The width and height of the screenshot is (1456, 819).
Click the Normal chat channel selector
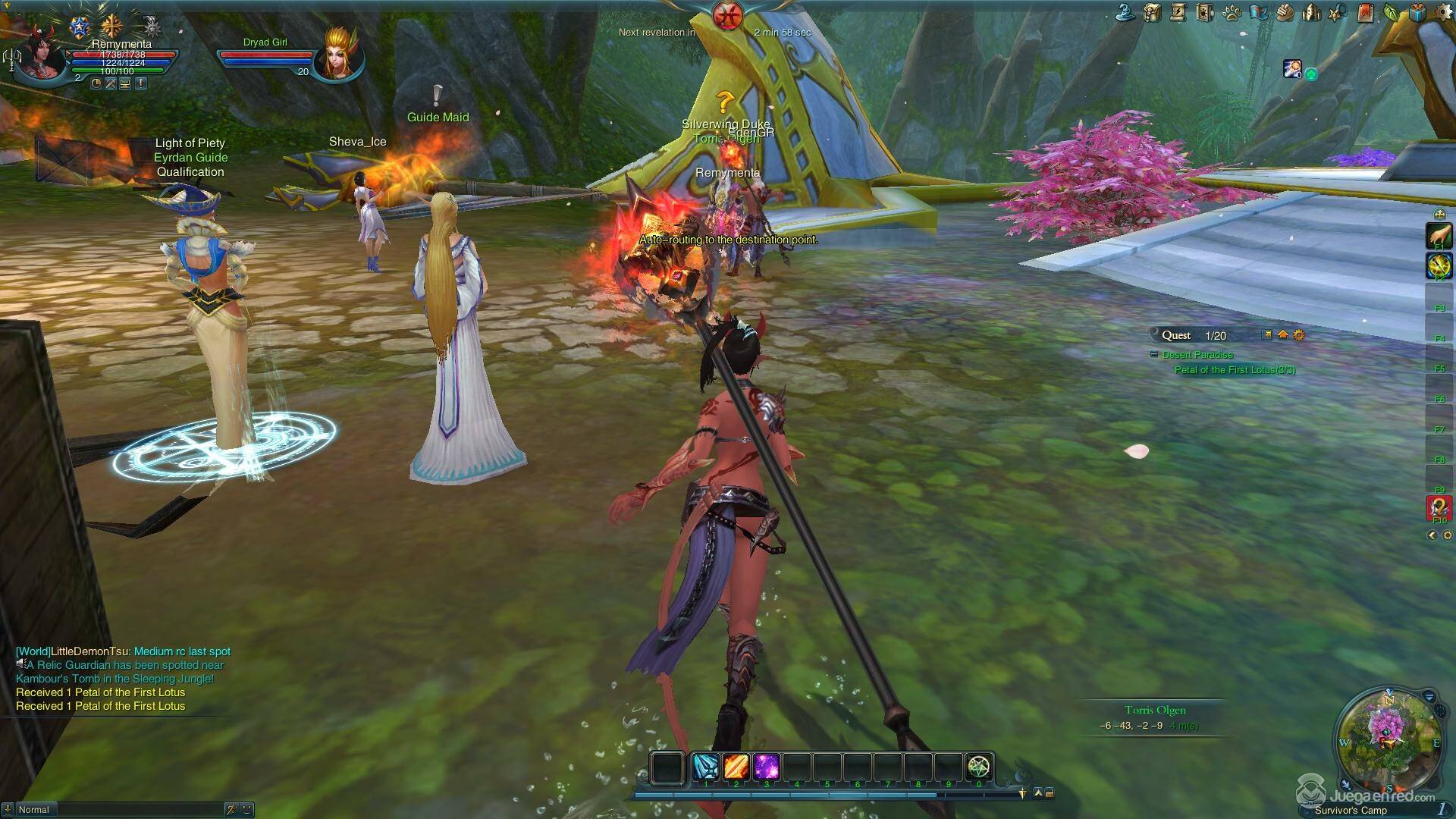coord(34,810)
